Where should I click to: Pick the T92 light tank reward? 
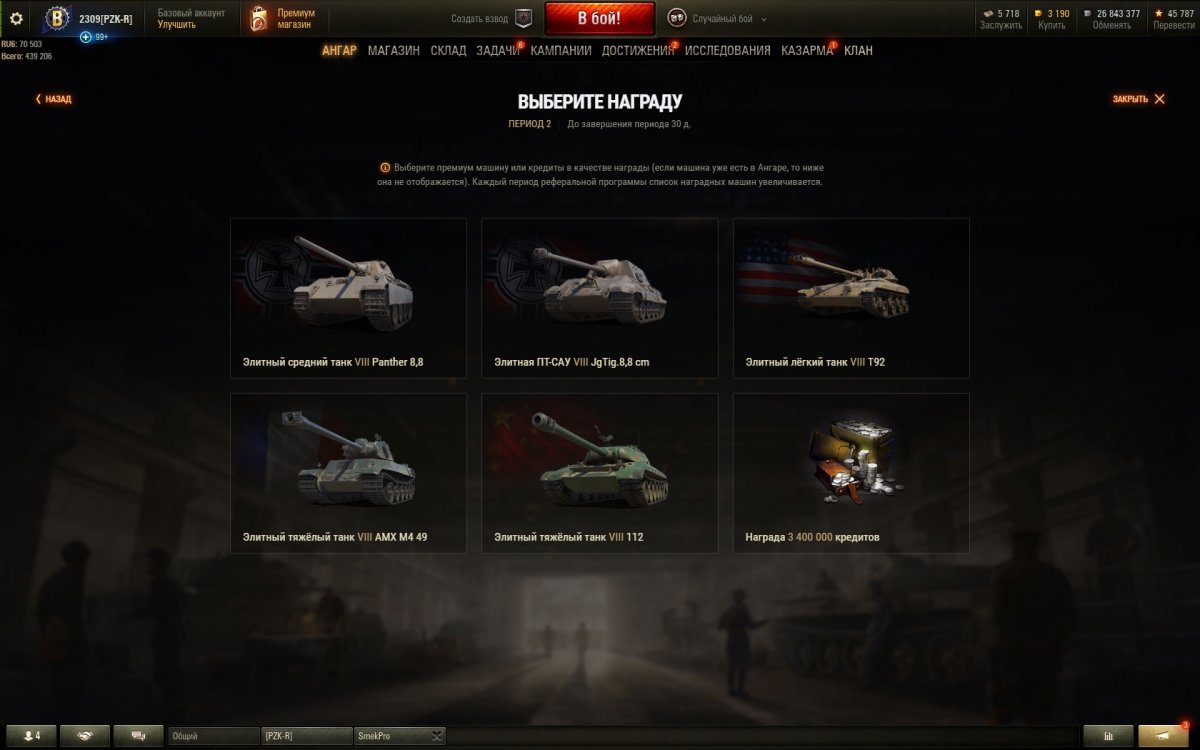851,298
